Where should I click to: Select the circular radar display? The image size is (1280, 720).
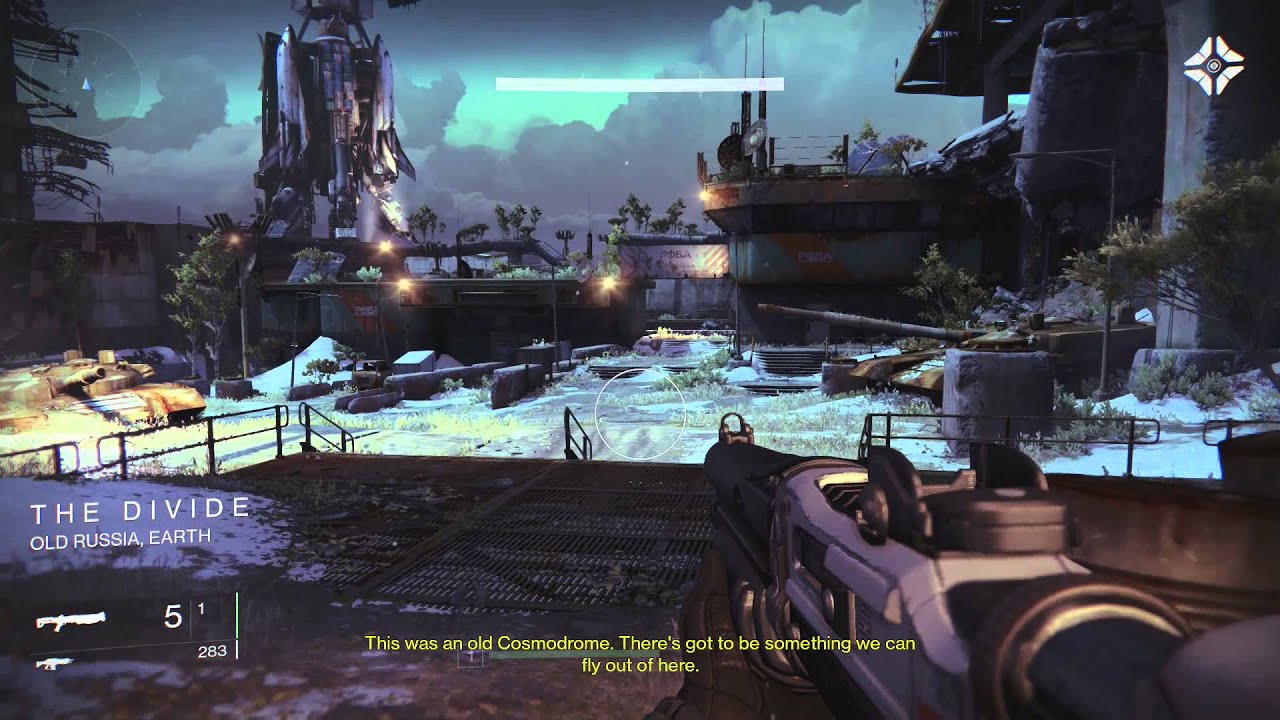[85, 82]
